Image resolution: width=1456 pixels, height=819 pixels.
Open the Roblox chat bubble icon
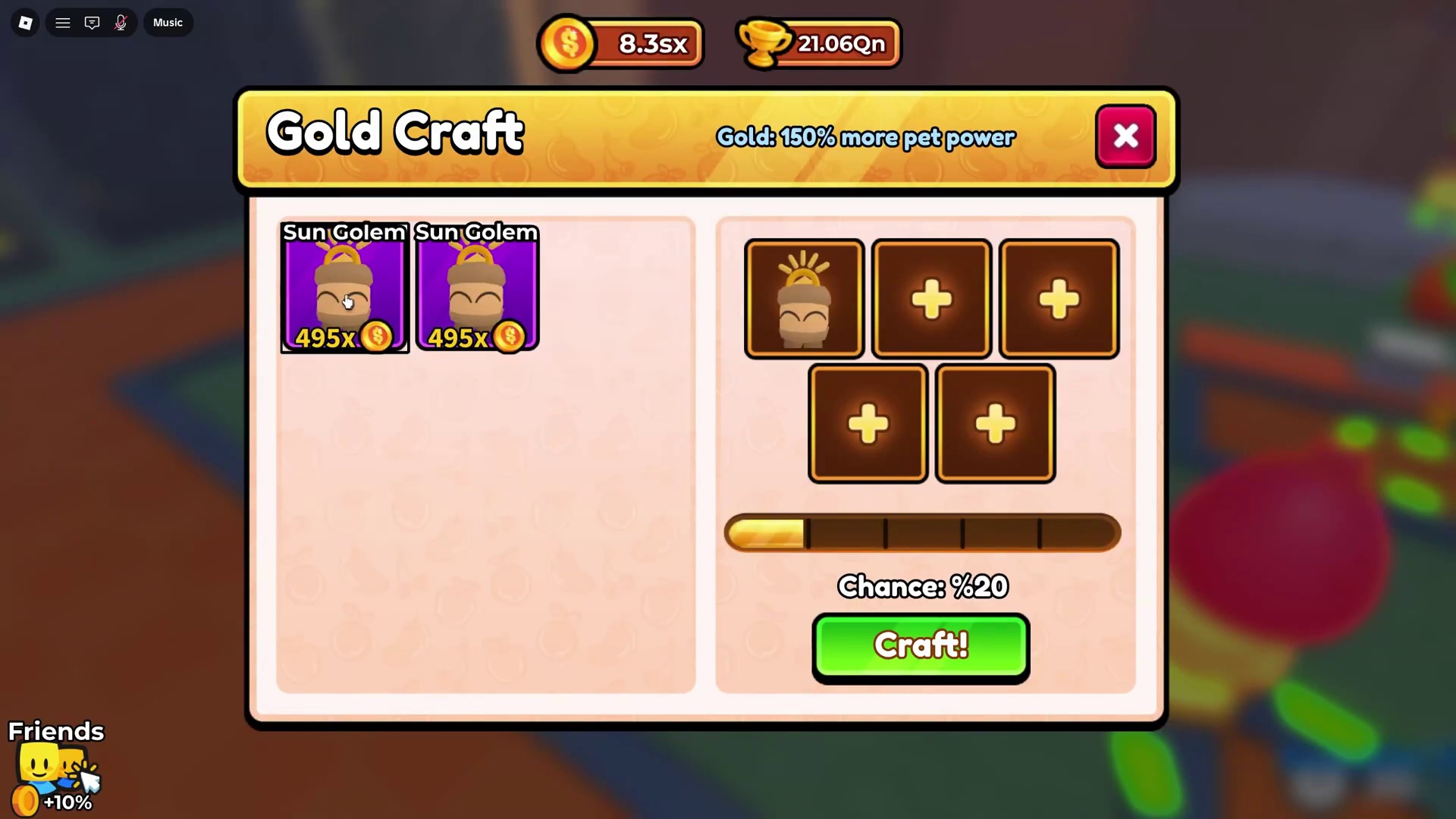click(x=92, y=23)
